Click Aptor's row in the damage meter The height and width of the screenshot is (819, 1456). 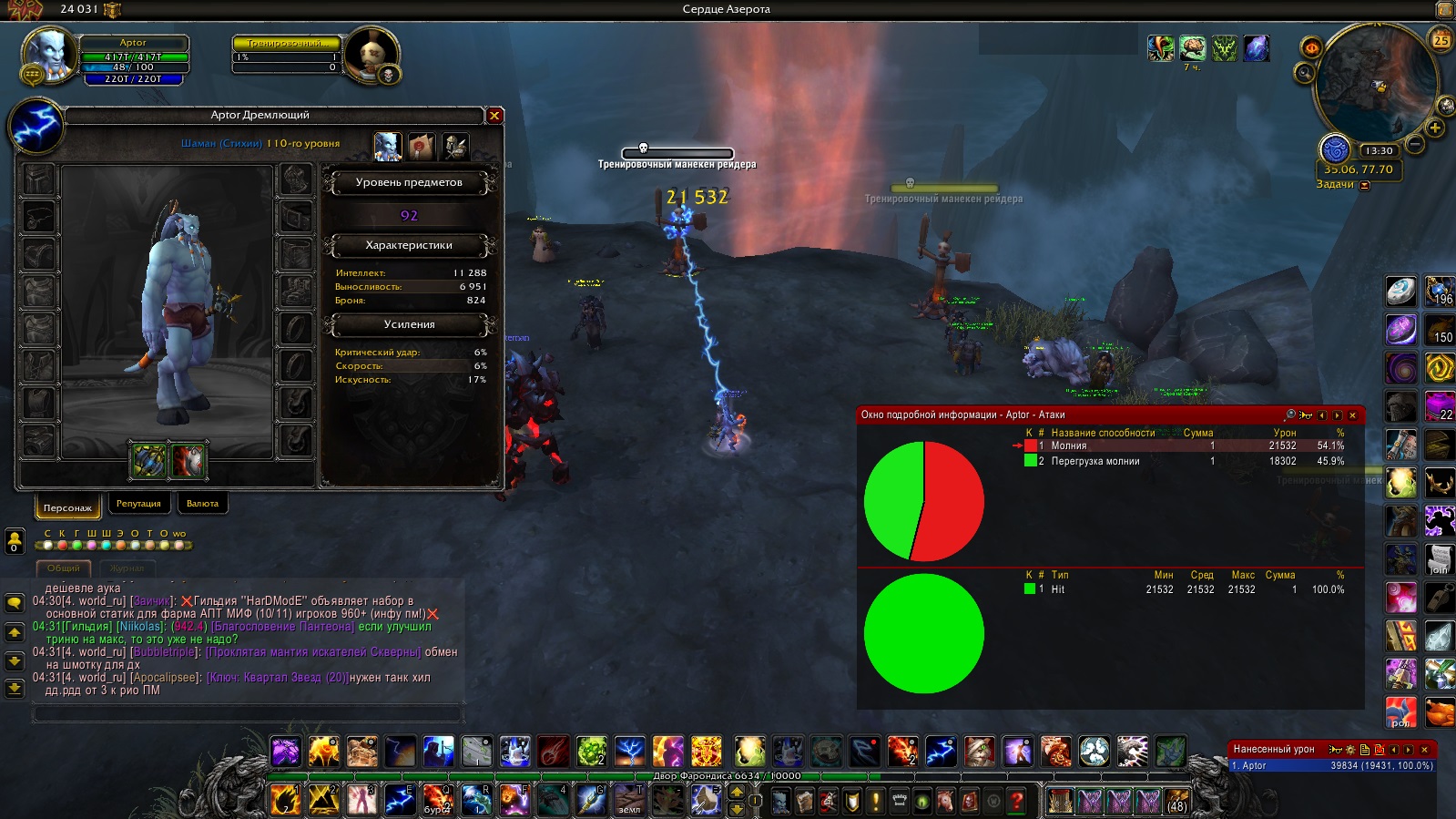[x=1331, y=766]
